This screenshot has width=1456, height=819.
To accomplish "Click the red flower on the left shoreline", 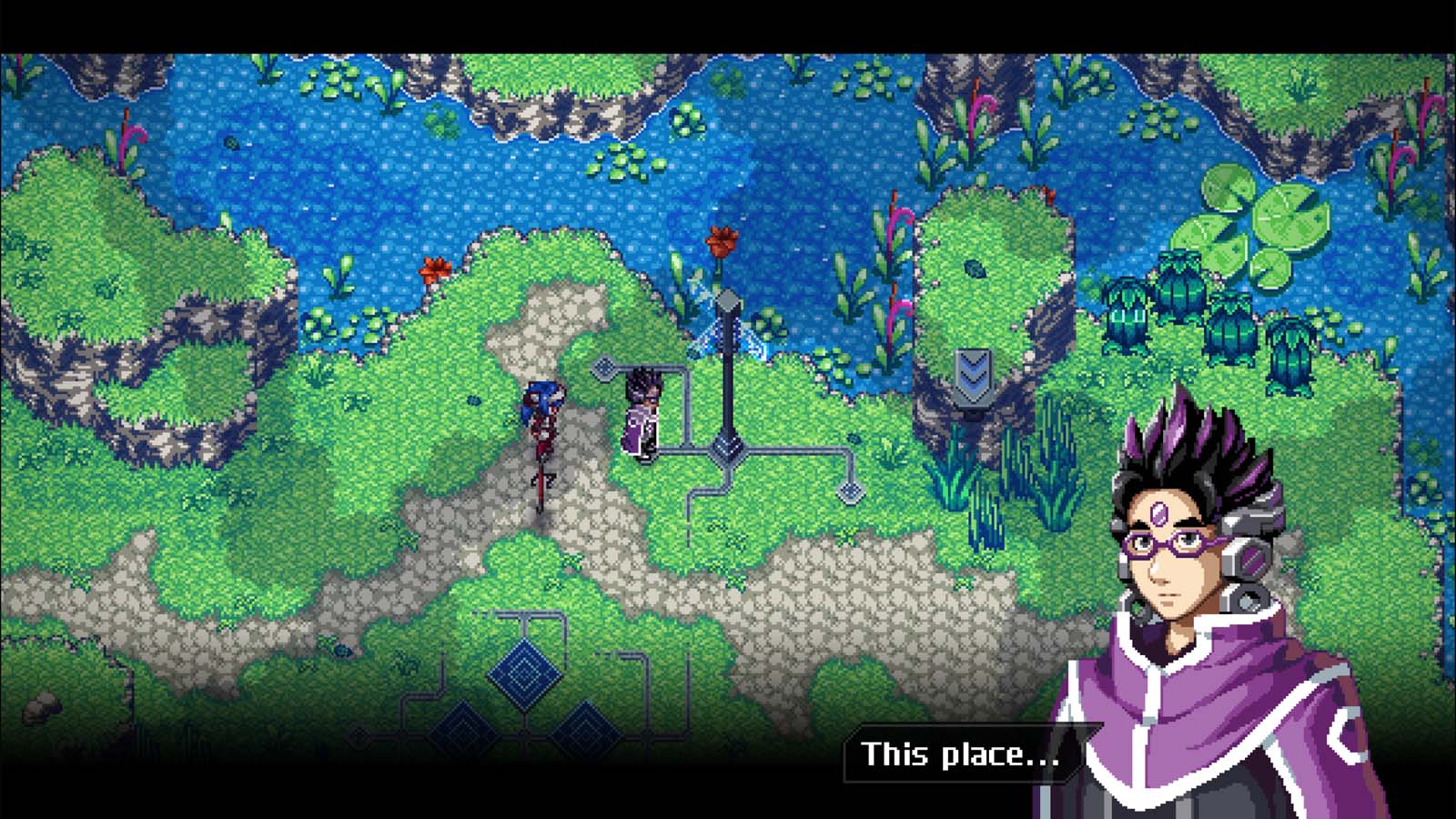I will pyautogui.click(x=434, y=268).
